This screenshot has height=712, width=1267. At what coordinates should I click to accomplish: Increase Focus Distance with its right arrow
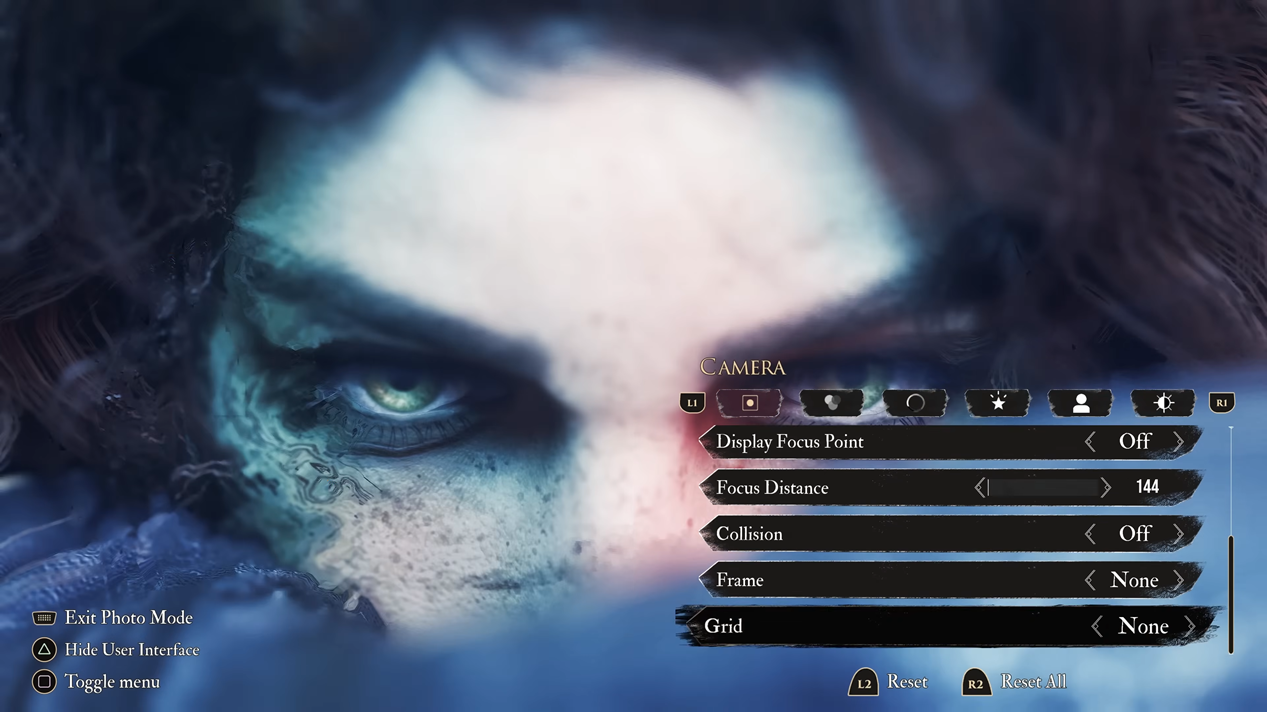[1105, 488]
